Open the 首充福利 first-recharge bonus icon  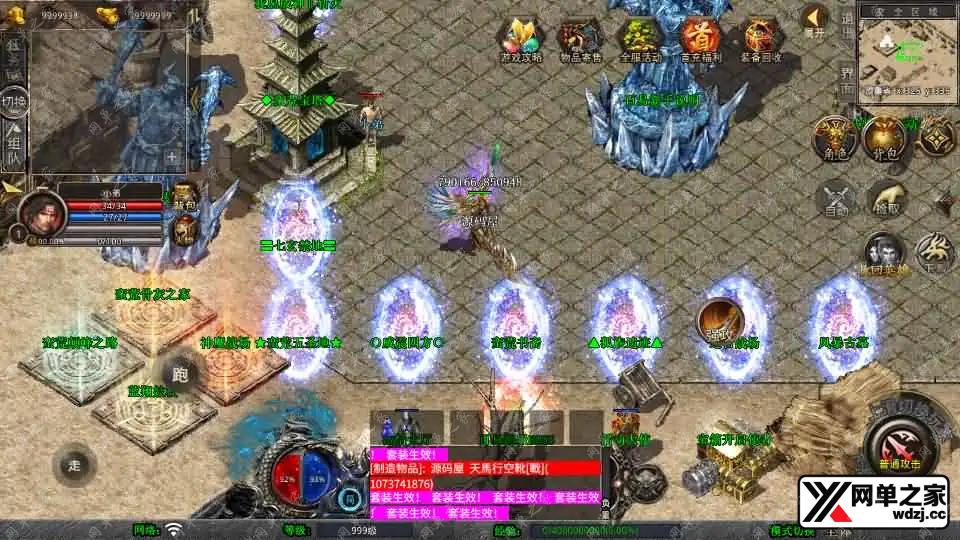700,39
